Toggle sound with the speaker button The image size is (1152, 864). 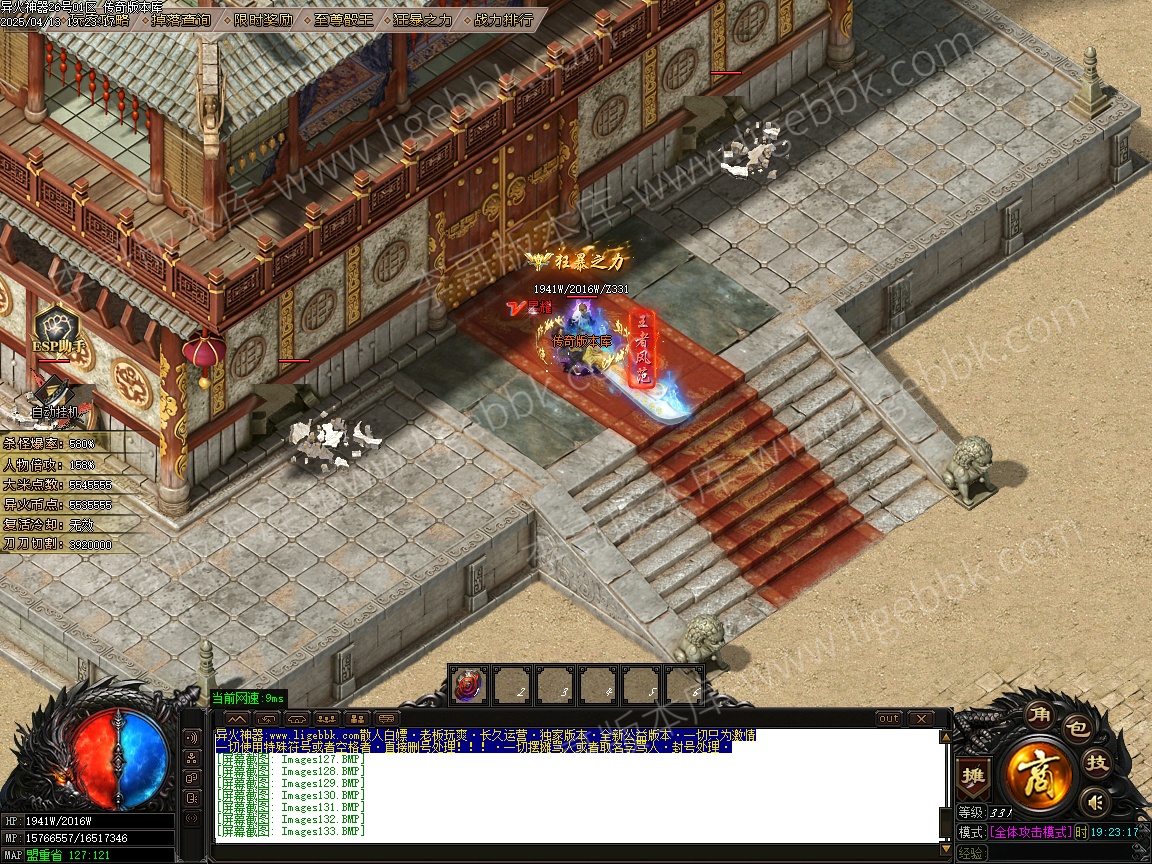point(1096,801)
